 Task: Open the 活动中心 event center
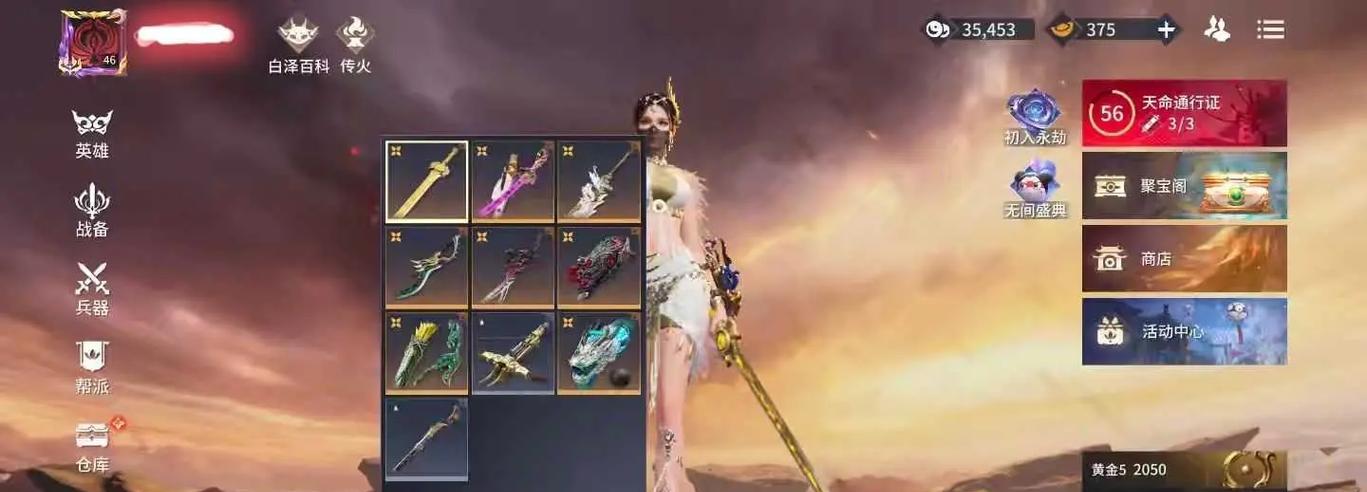1184,332
